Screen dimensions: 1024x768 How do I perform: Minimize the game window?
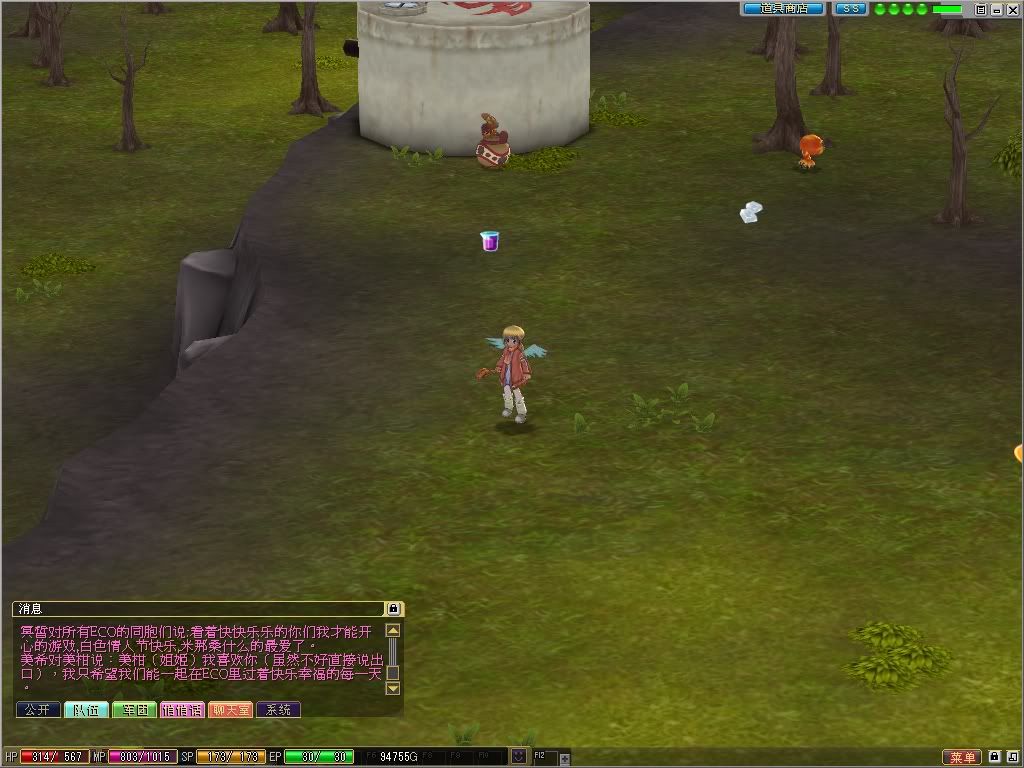[x=996, y=9]
